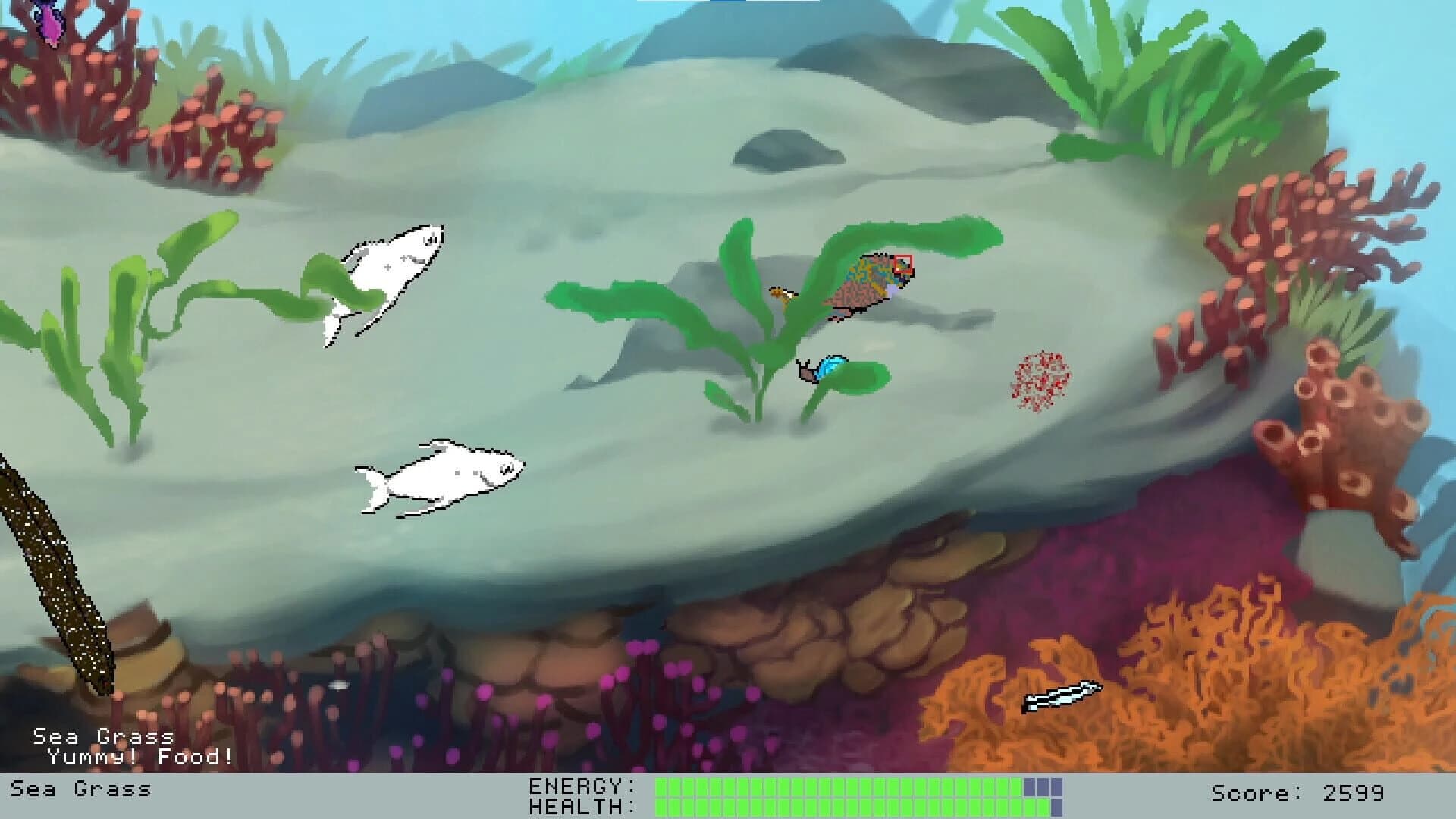1456x819 pixels.
Task: Click the small silver fish near the orange coral
Action: click(x=1062, y=694)
